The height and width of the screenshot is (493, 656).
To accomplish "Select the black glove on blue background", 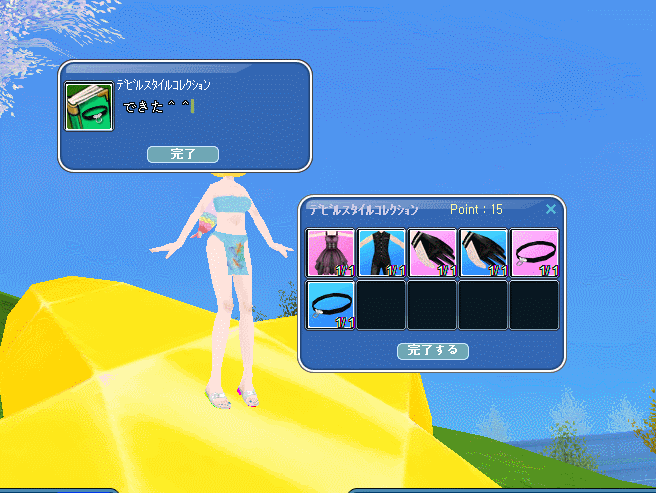I will tap(484, 253).
